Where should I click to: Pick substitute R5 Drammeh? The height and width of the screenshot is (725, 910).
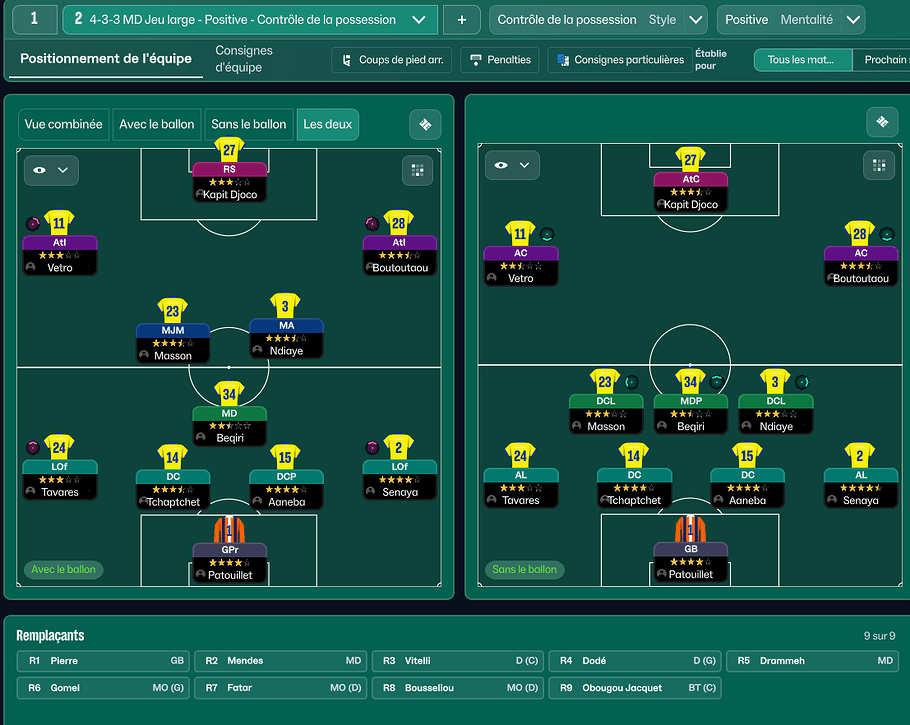813,661
